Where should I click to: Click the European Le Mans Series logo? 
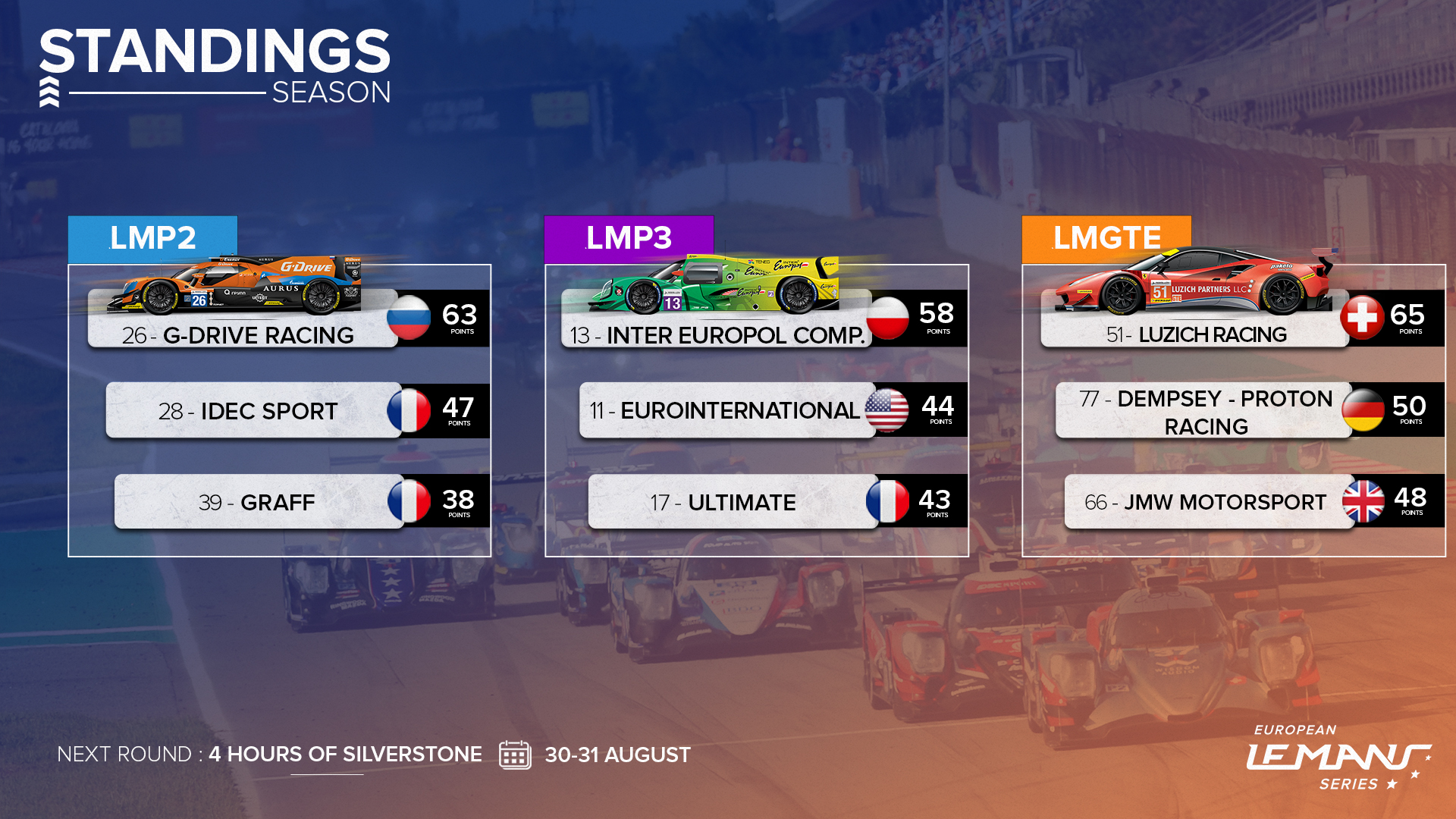click(x=1338, y=757)
